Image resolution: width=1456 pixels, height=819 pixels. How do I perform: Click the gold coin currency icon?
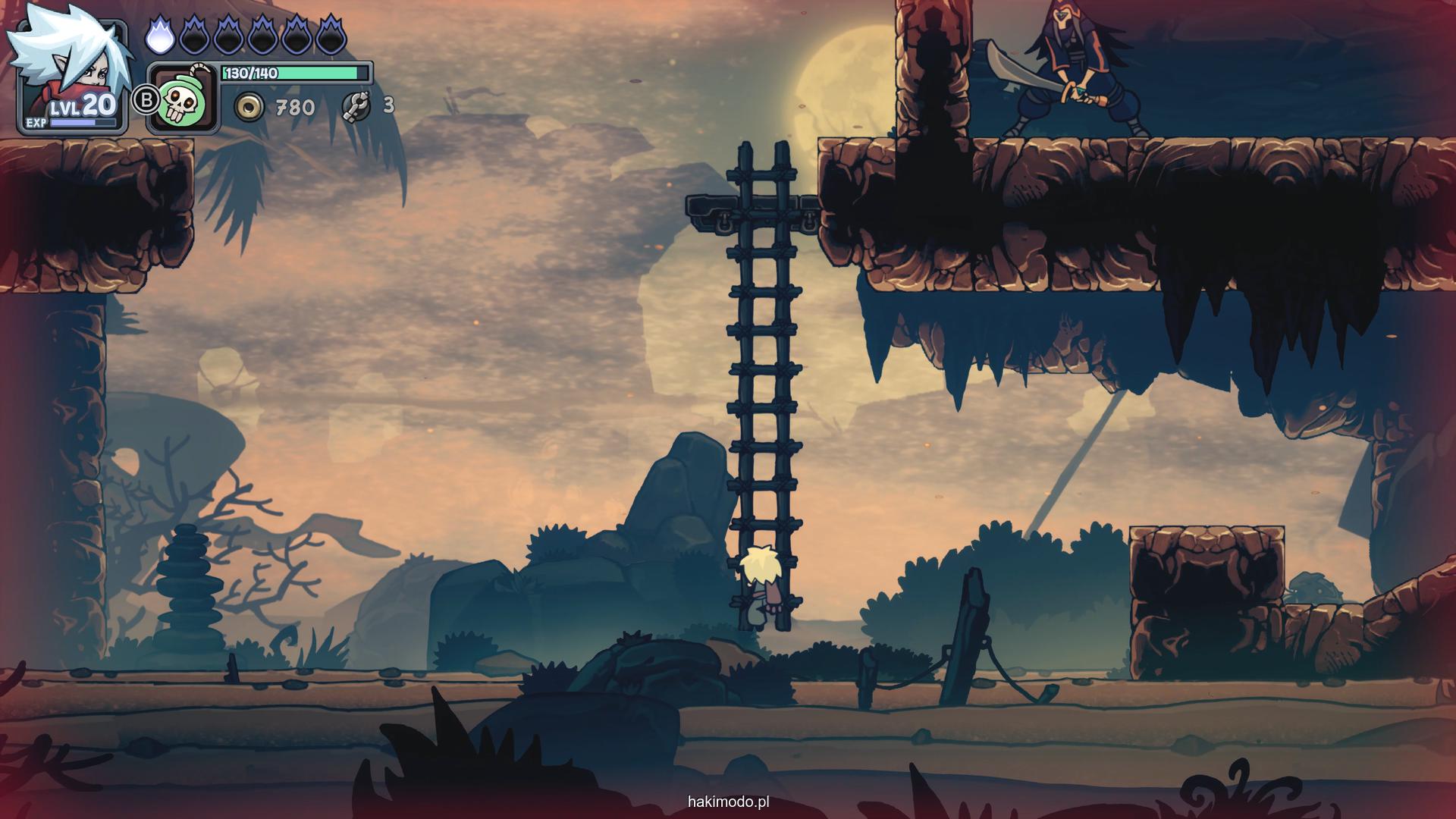[248, 108]
